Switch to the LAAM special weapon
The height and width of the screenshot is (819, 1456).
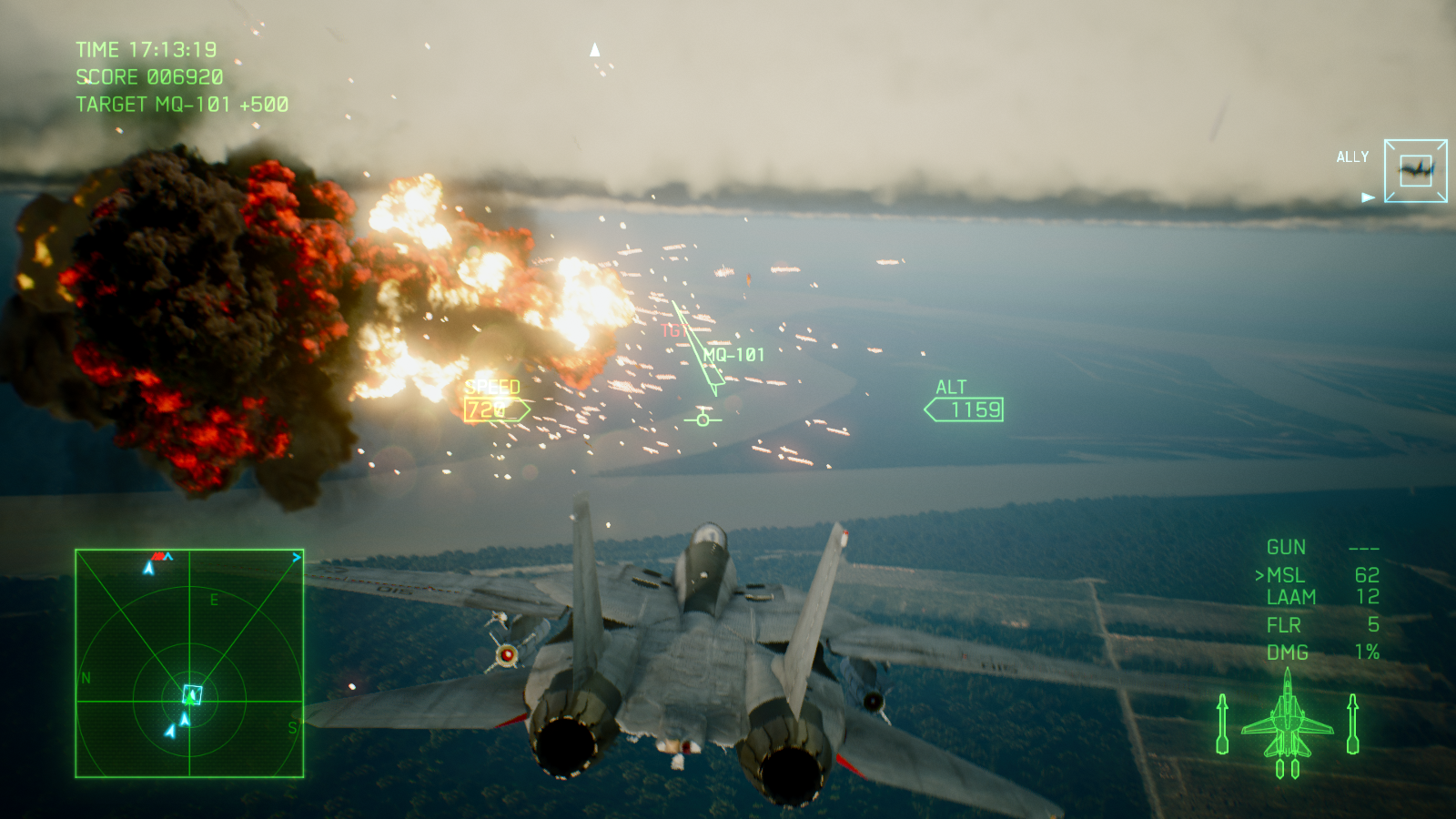[x=1291, y=597]
